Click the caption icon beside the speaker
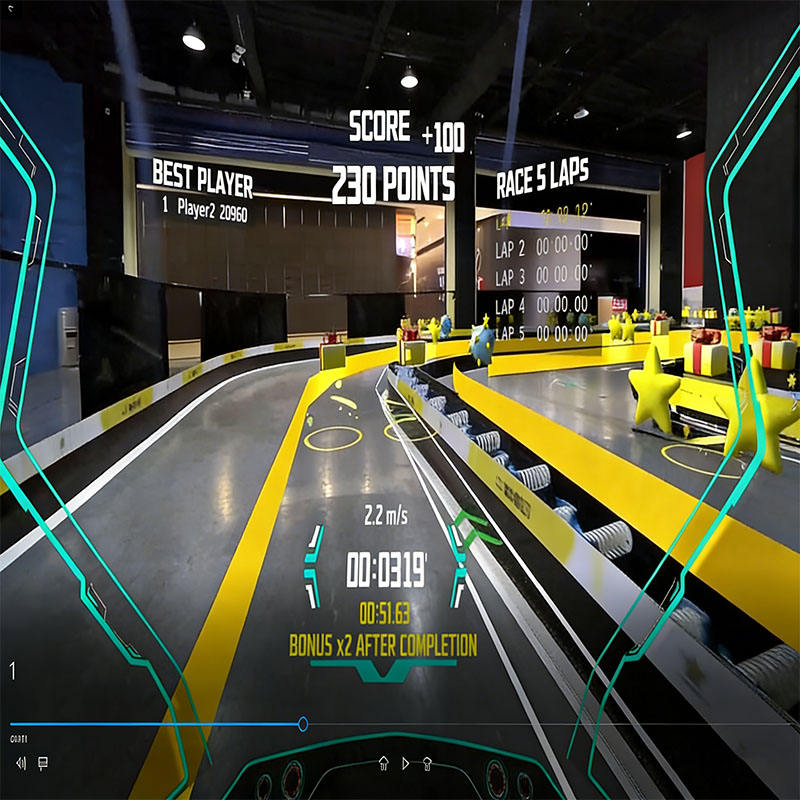This screenshot has height=800, width=800. (x=43, y=763)
